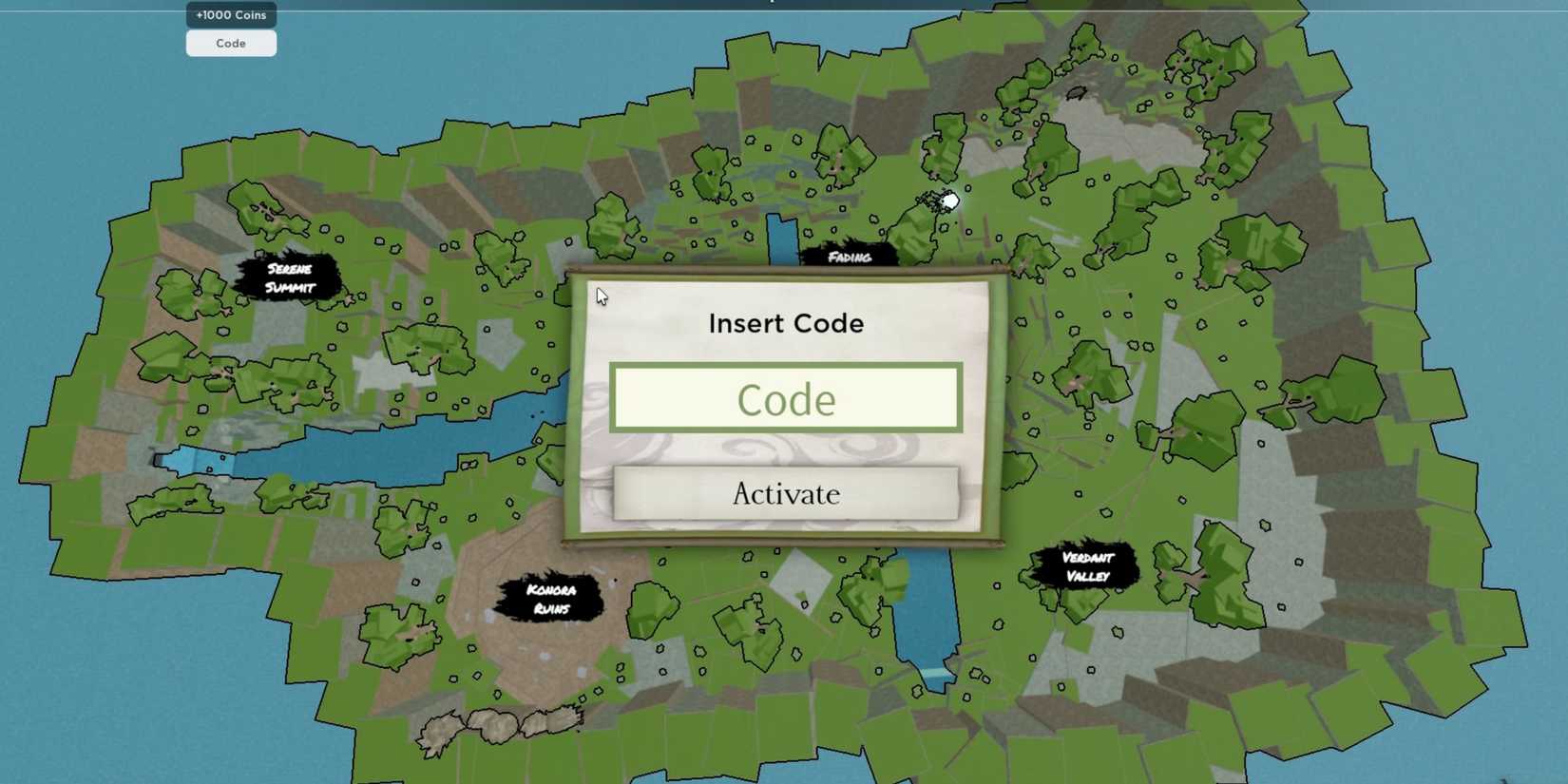Select the Fading location label
This screenshot has height=784, width=1568.
click(849, 258)
